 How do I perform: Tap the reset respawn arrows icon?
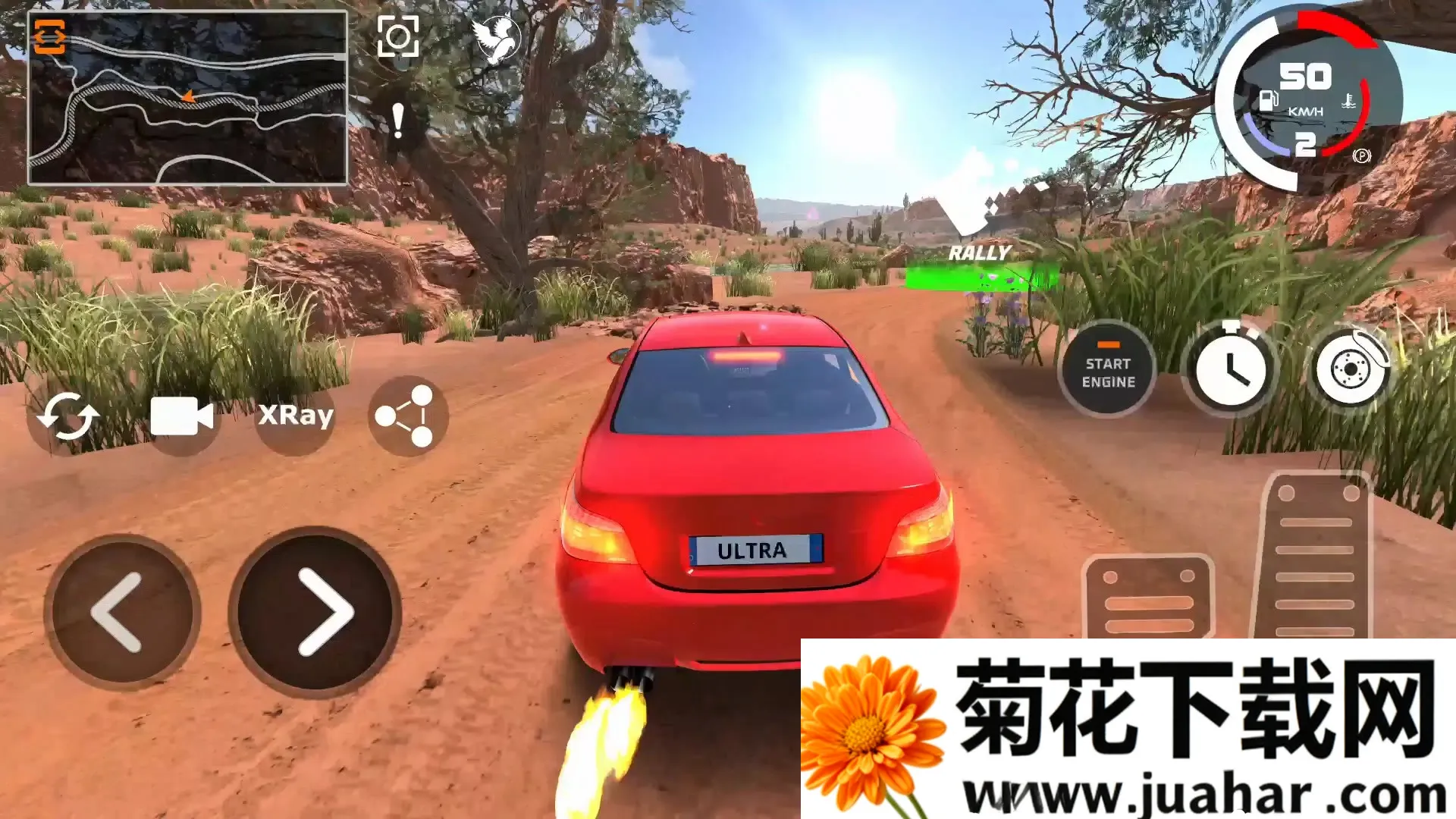pos(71,416)
